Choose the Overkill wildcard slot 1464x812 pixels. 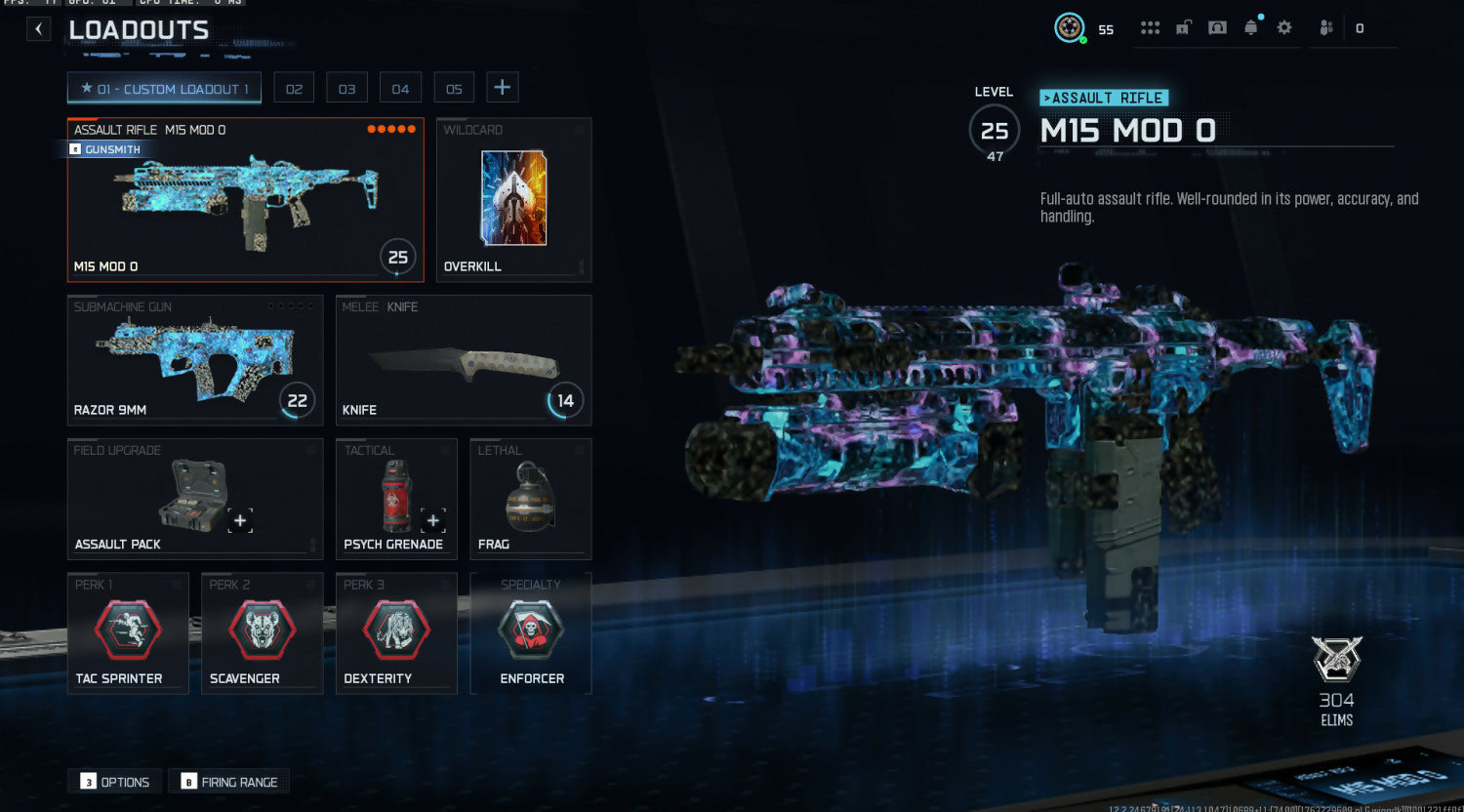pyautogui.click(x=513, y=200)
